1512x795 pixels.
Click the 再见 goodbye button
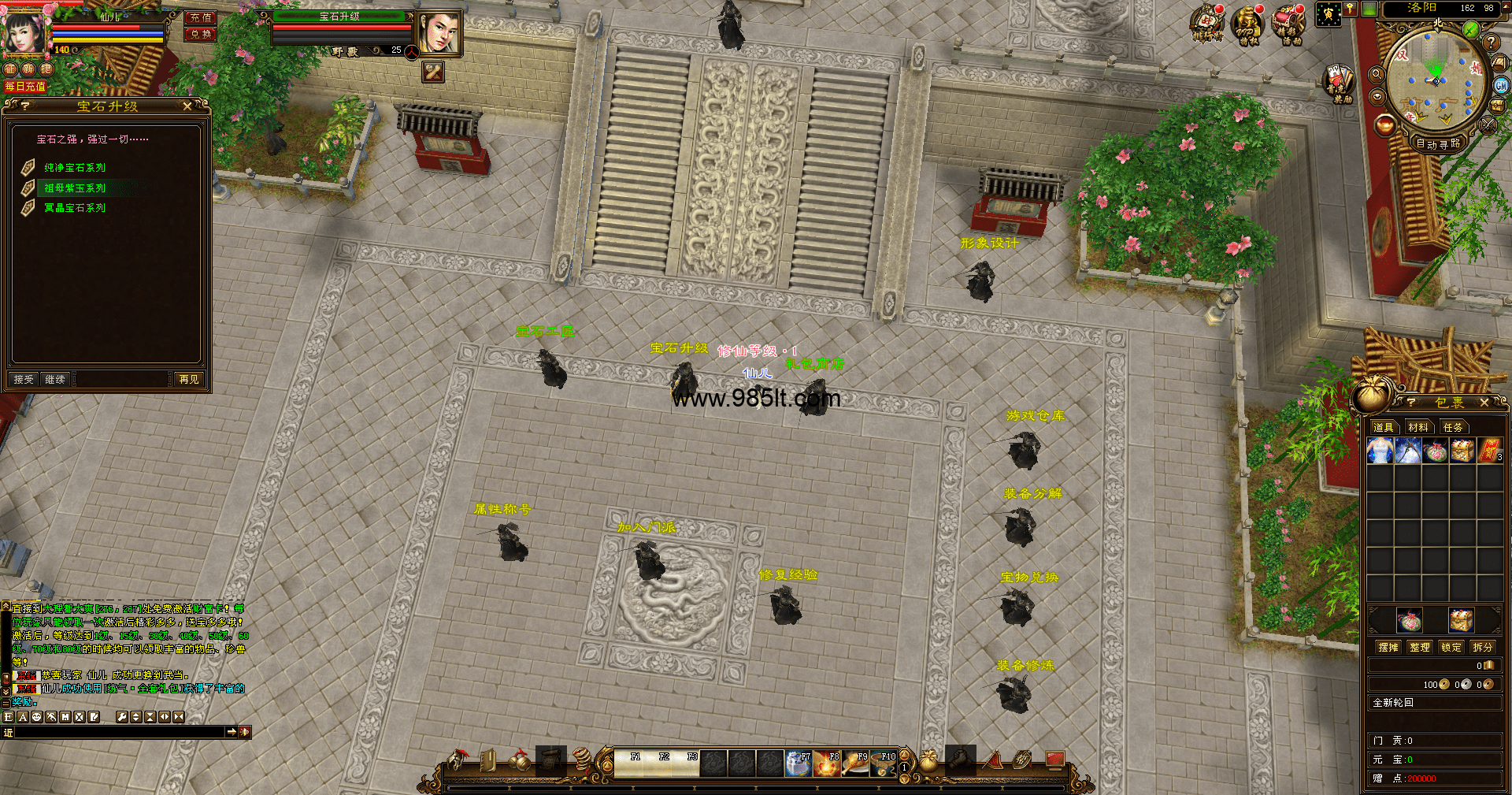click(x=189, y=380)
